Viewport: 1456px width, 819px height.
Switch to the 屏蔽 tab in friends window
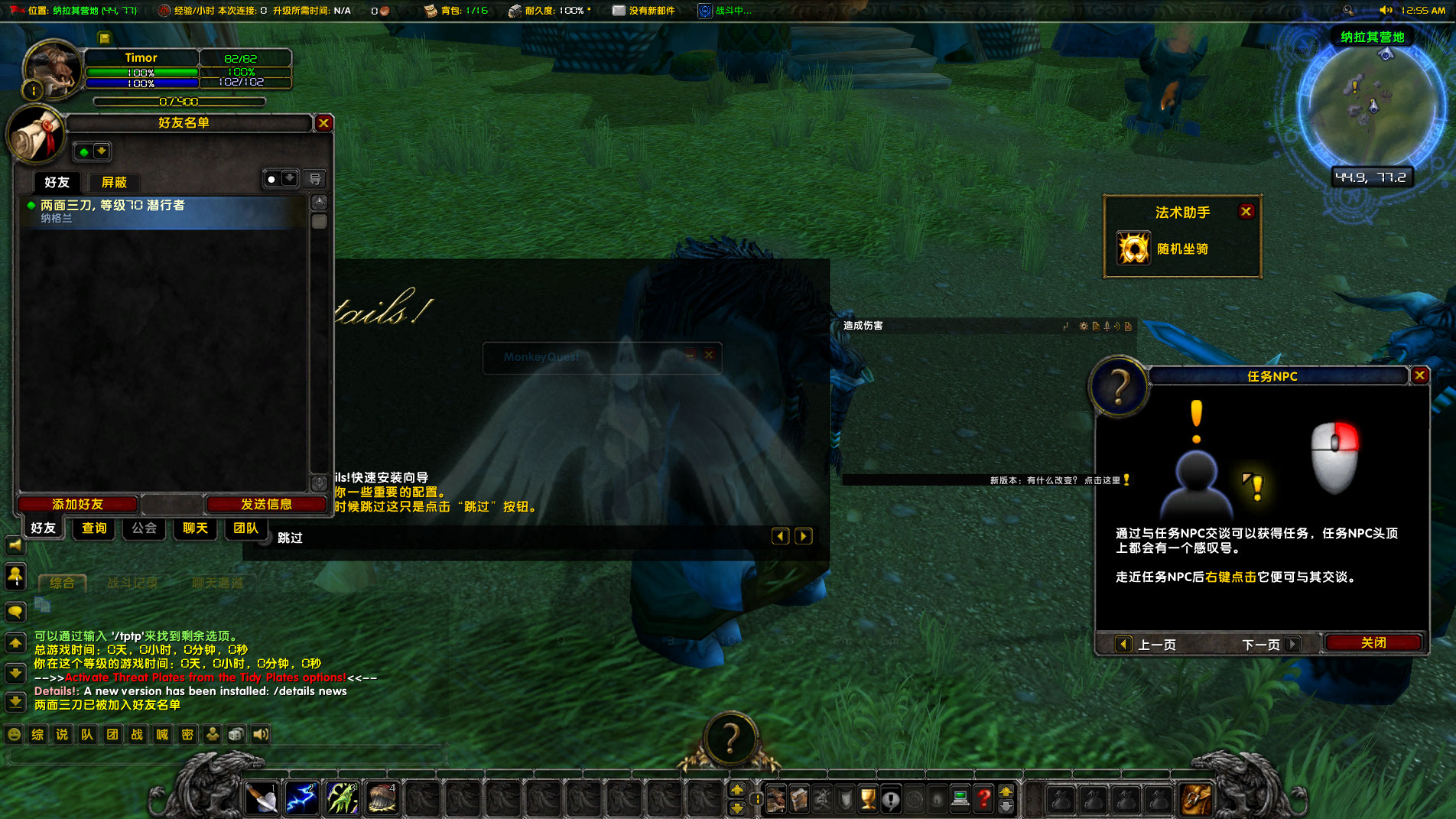(114, 183)
